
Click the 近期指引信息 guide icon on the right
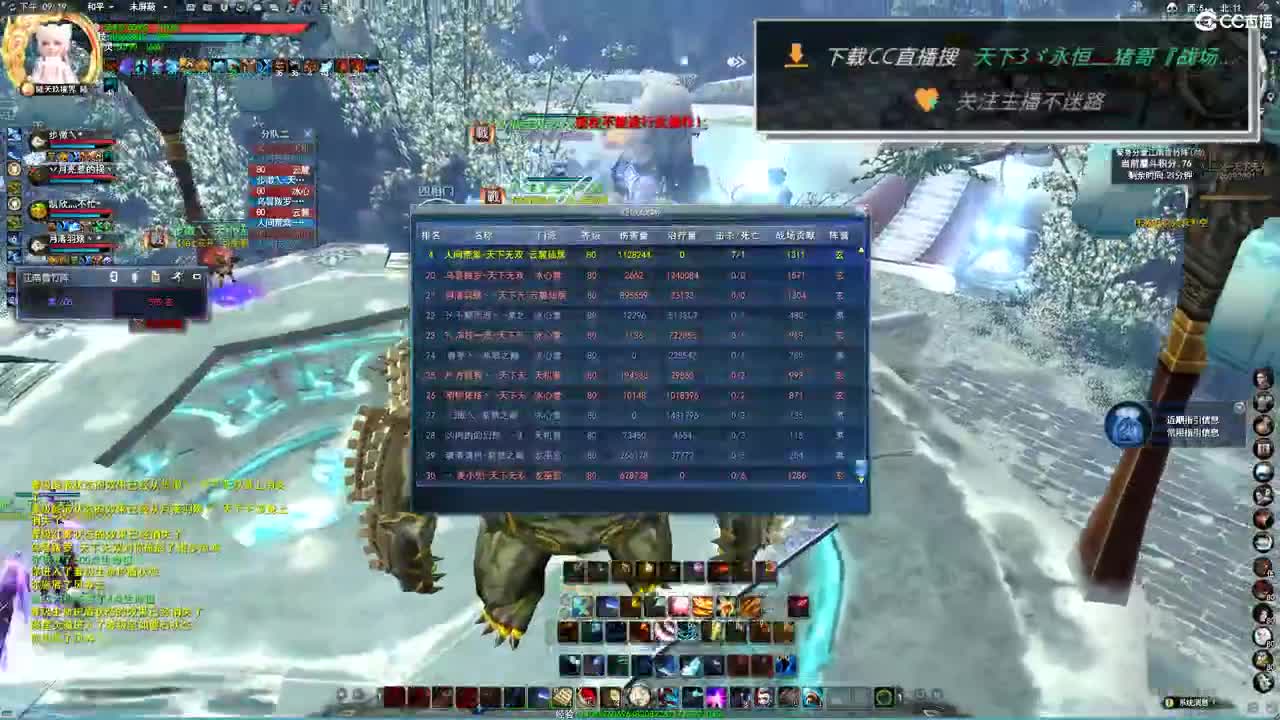click(x=1128, y=425)
